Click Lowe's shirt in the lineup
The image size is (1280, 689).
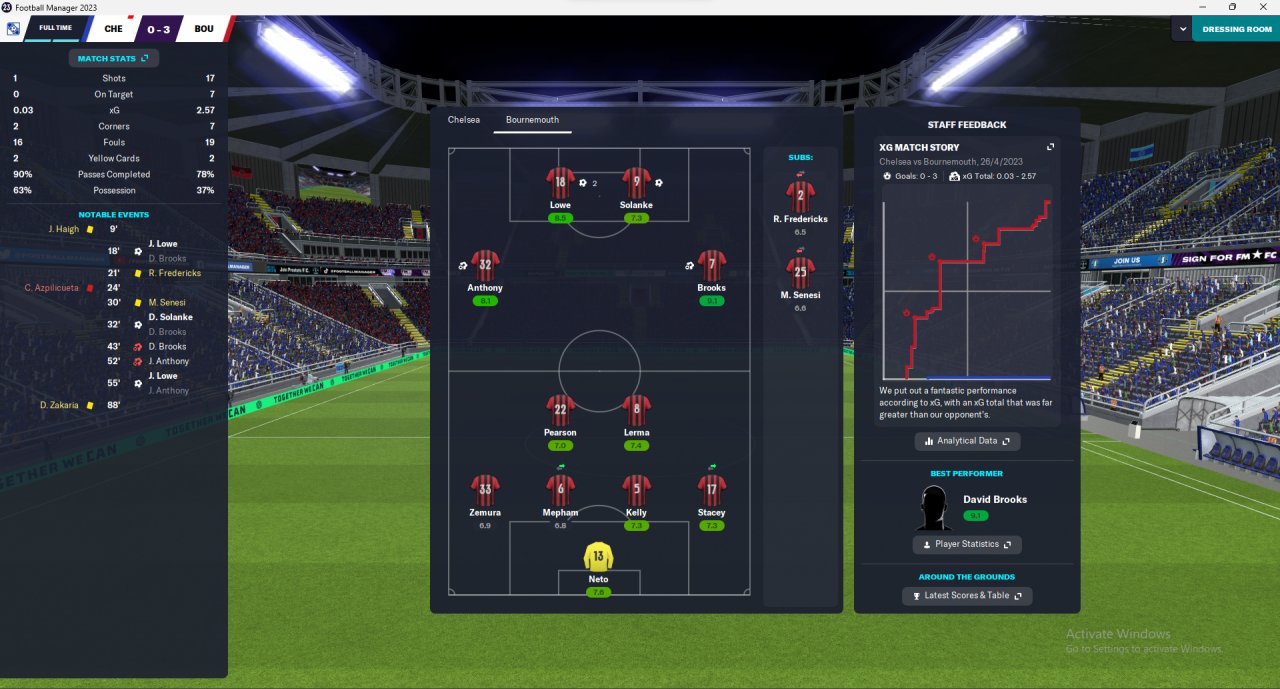(560, 184)
